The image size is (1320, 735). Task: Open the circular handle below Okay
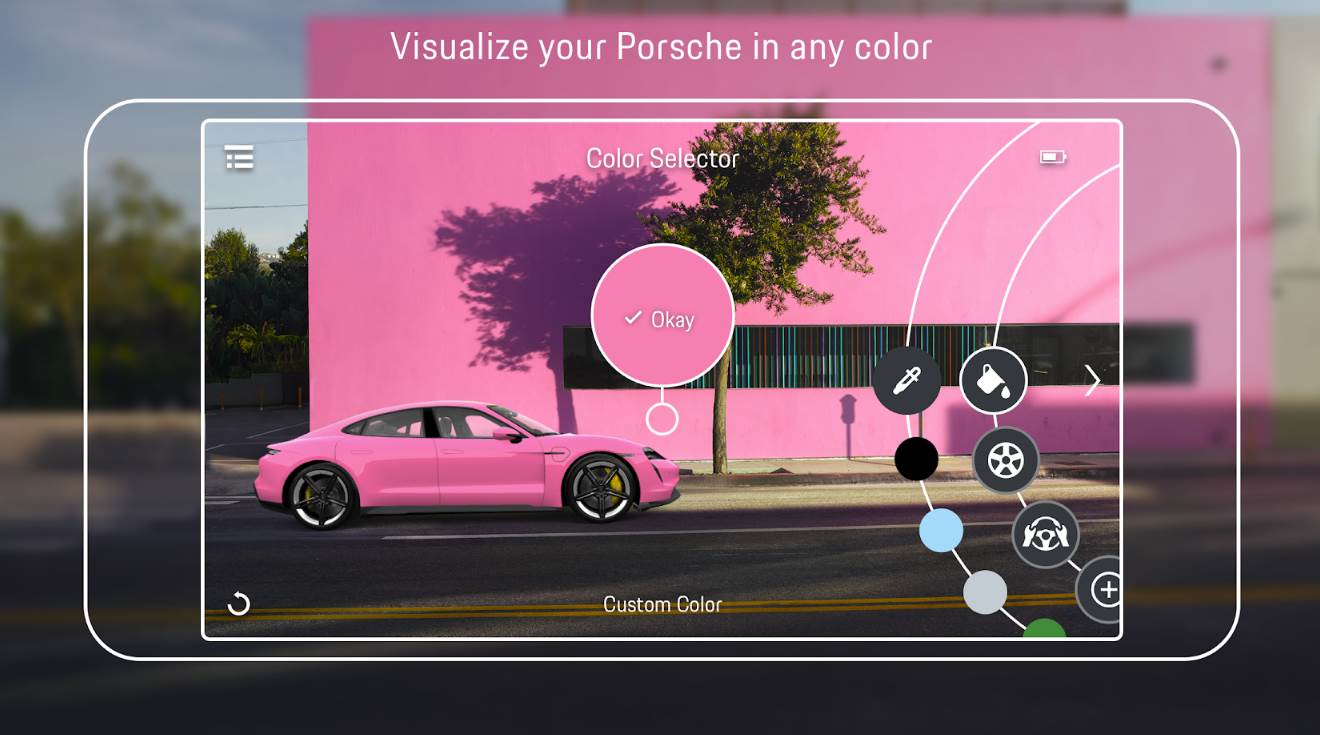click(x=662, y=418)
